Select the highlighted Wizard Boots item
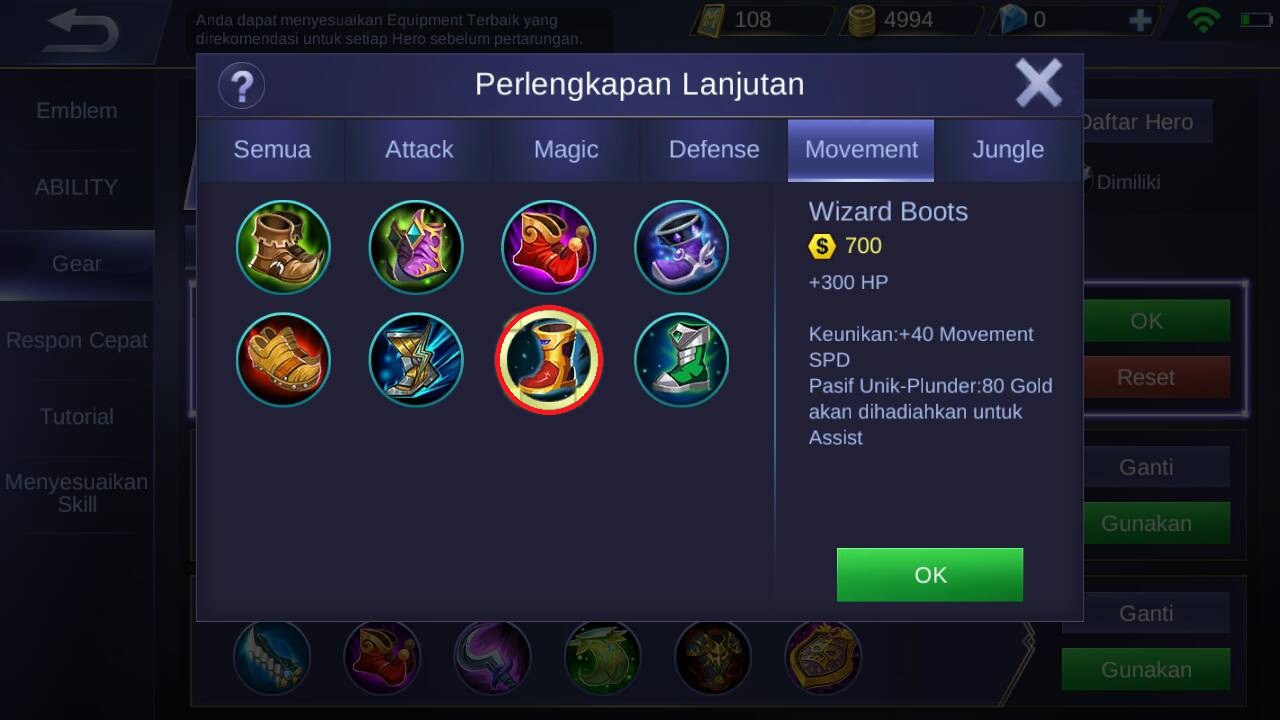The height and width of the screenshot is (720, 1280). [x=548, y=360]
